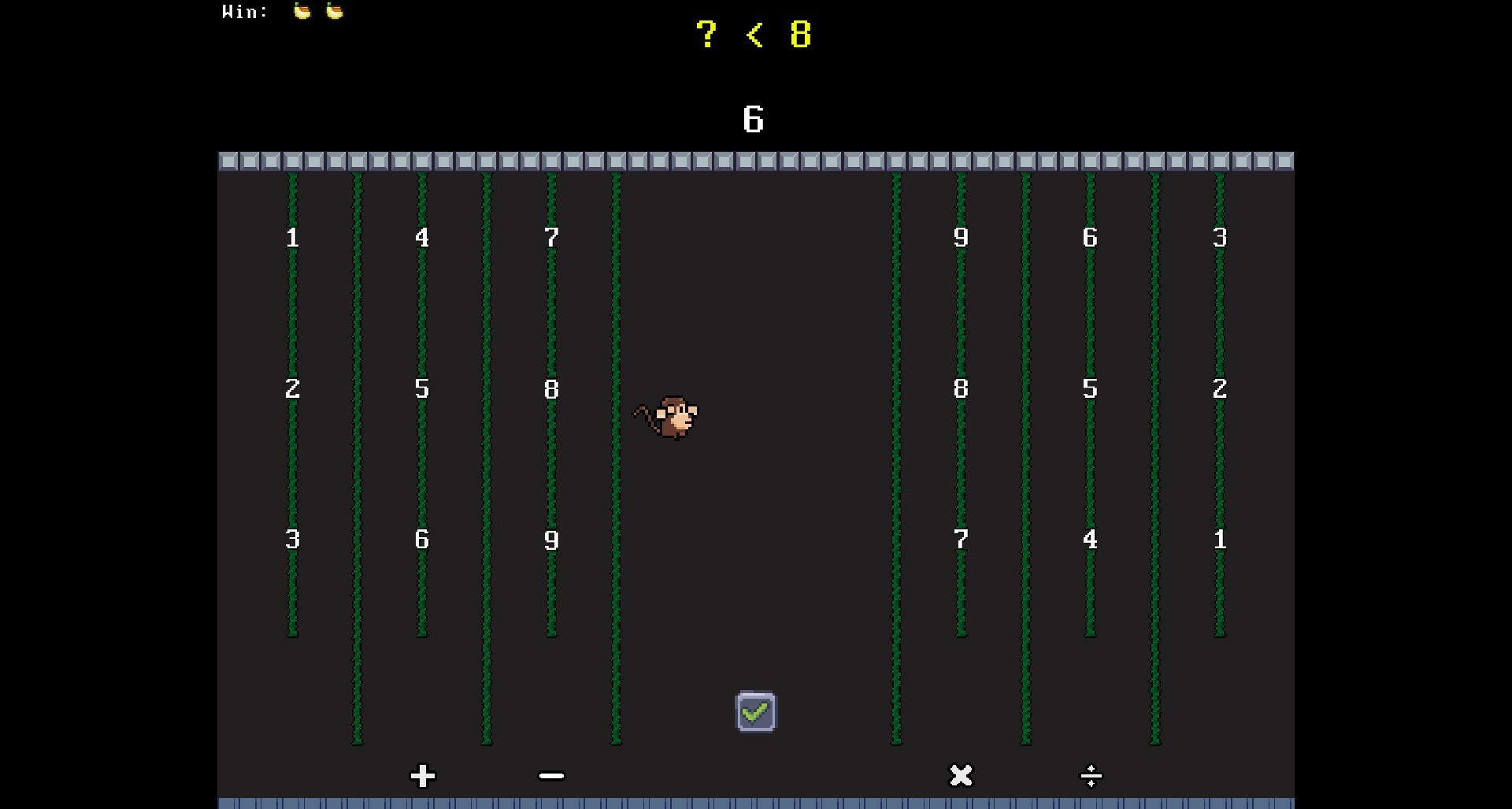1512x809 pixels.
Task: Select the plus operator icon
Action: [x=422, y=776]
